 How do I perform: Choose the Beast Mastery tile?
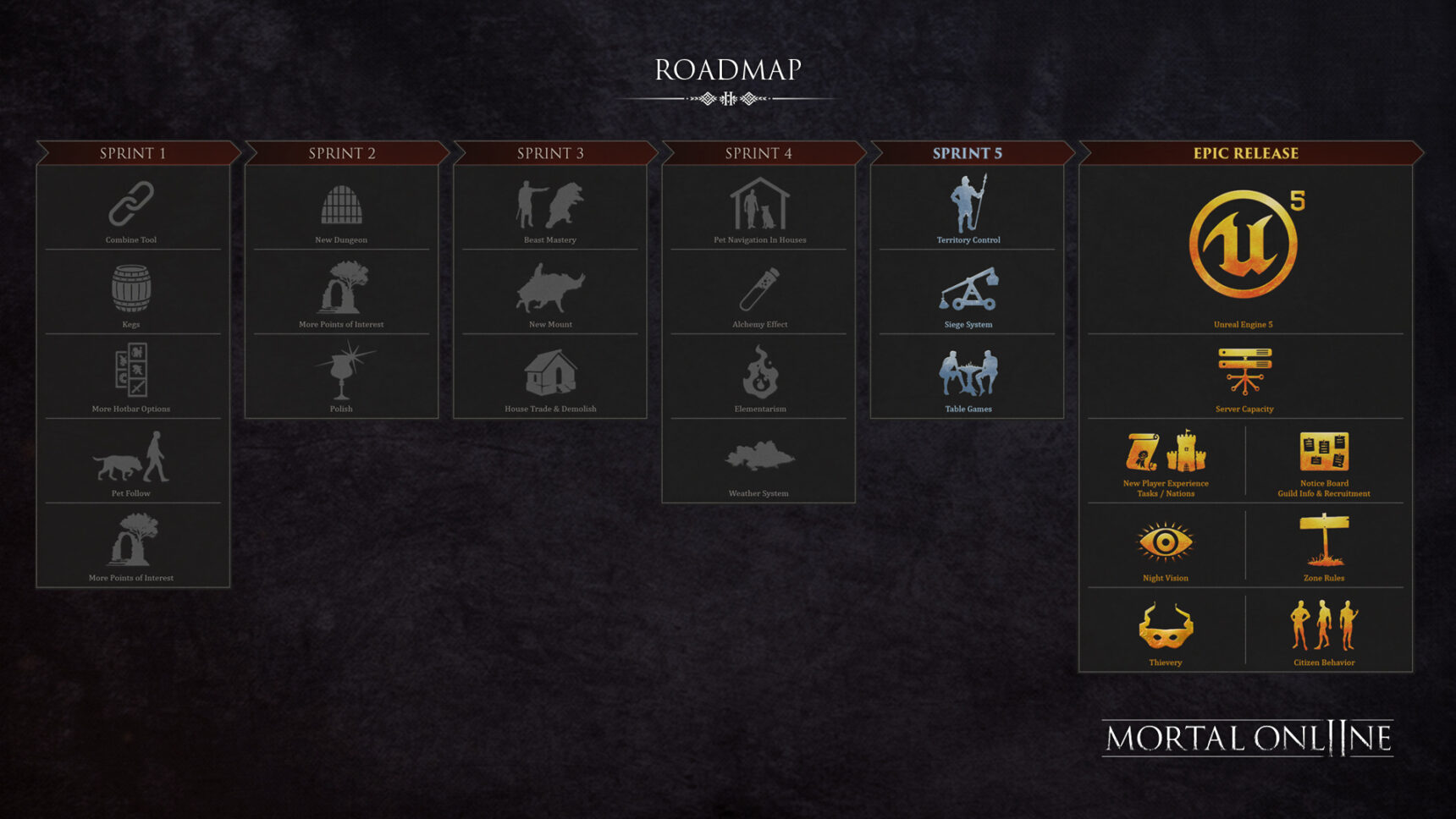[550, 206]
